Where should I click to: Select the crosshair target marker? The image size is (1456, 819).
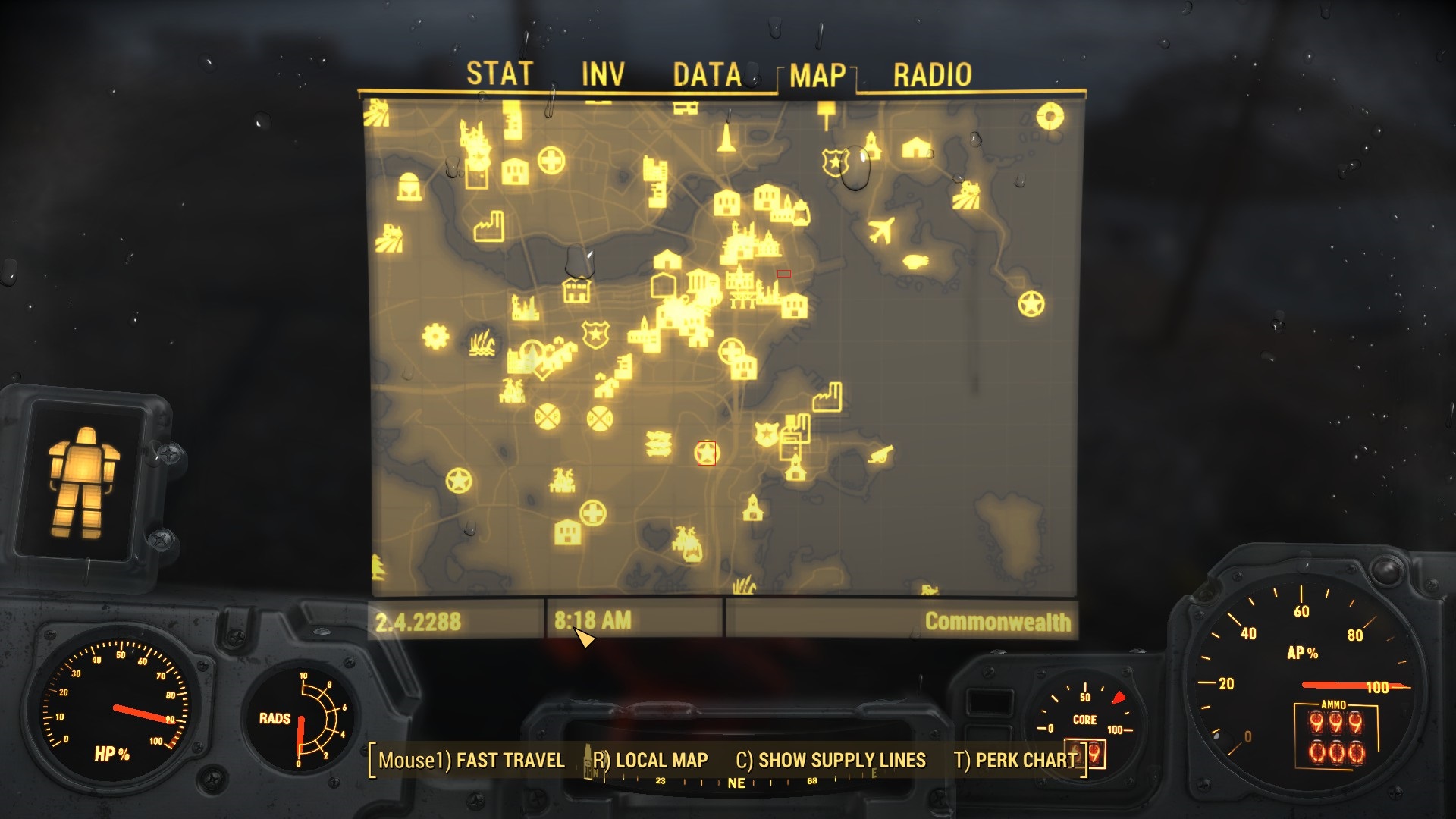[x=1050, y=116]
